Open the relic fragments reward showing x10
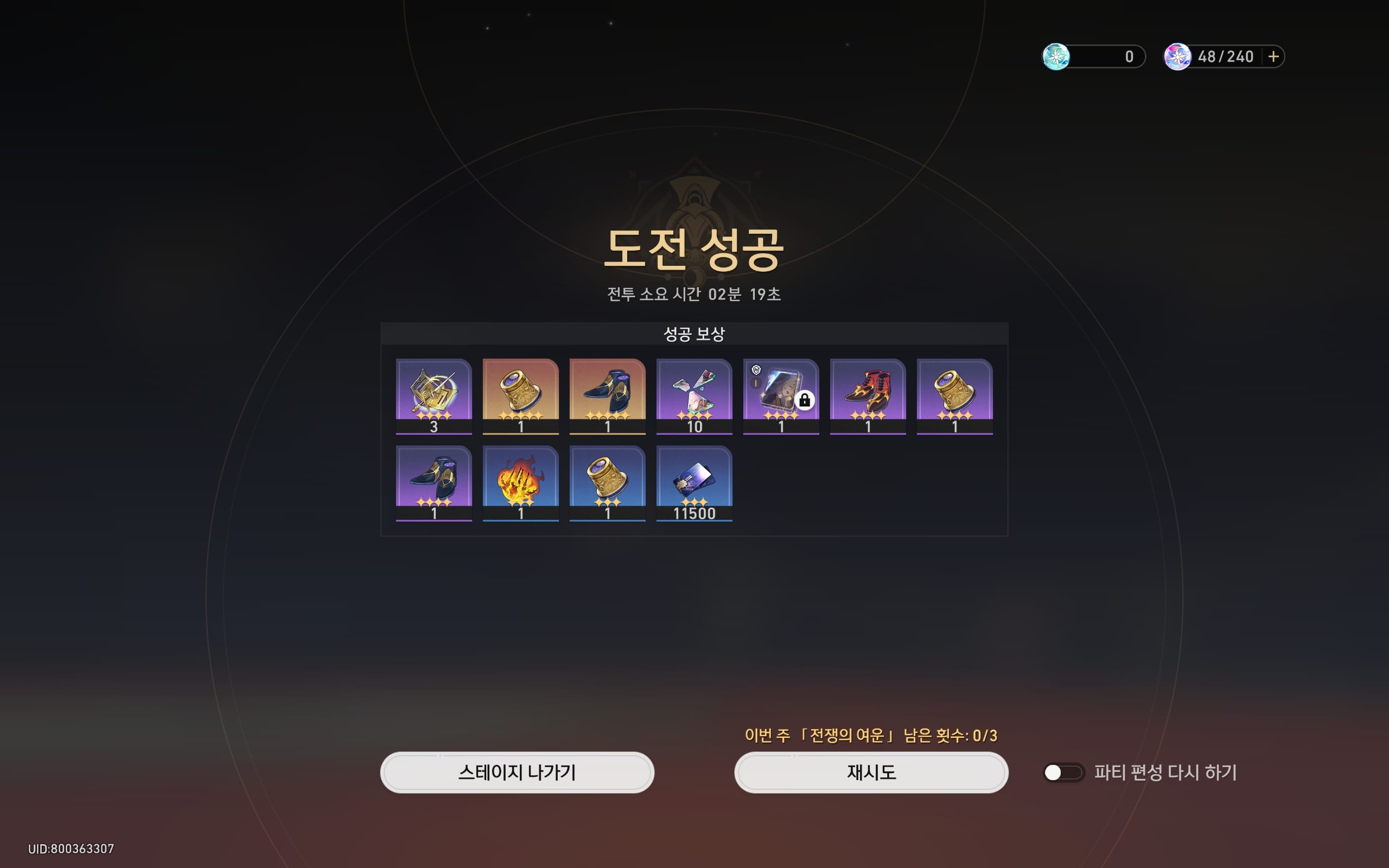Screen dimensions: 1389x868 tap(694, 396)
